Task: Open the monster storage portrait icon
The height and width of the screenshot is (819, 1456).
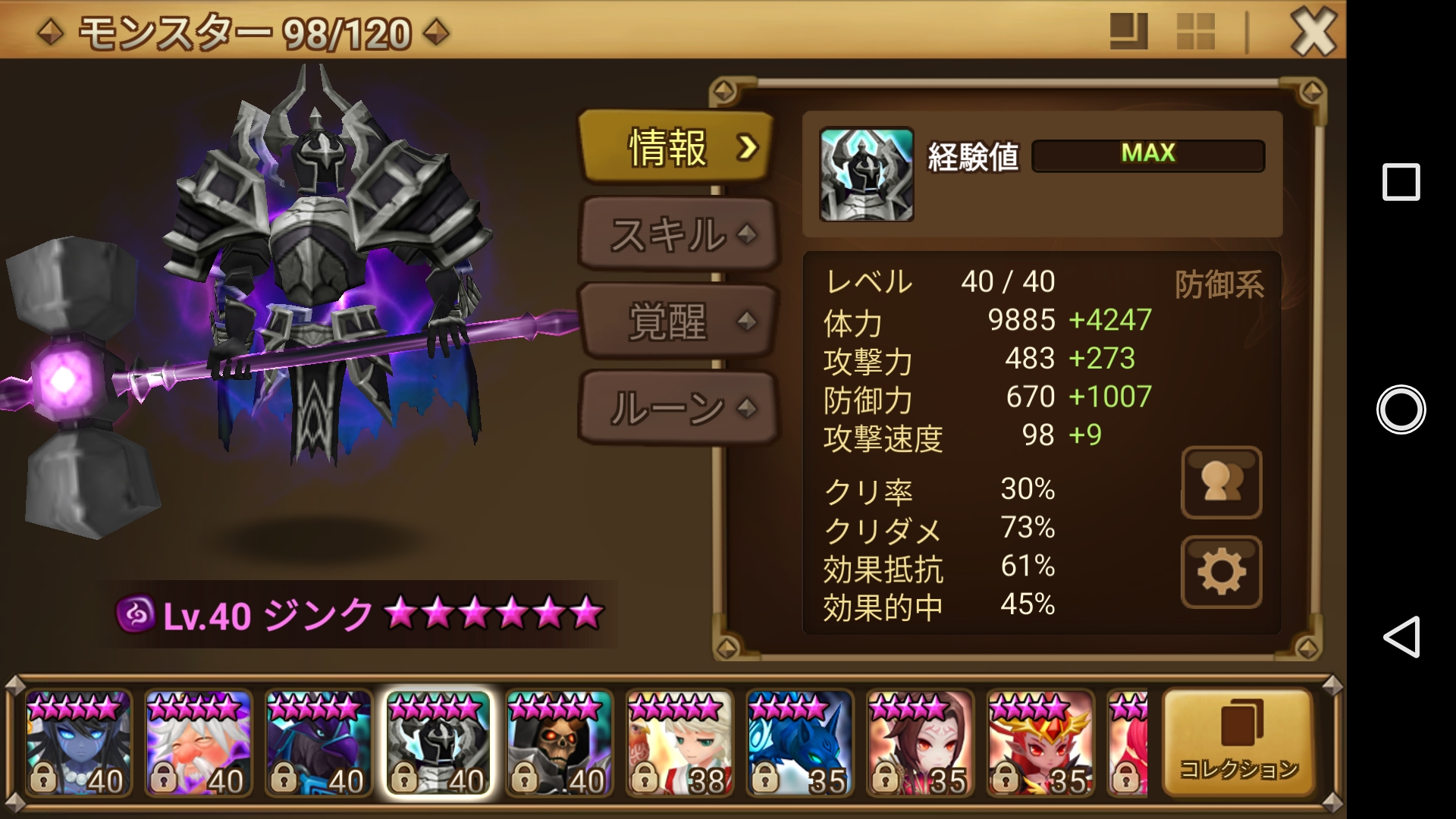Action: (x=1221, y=483)
